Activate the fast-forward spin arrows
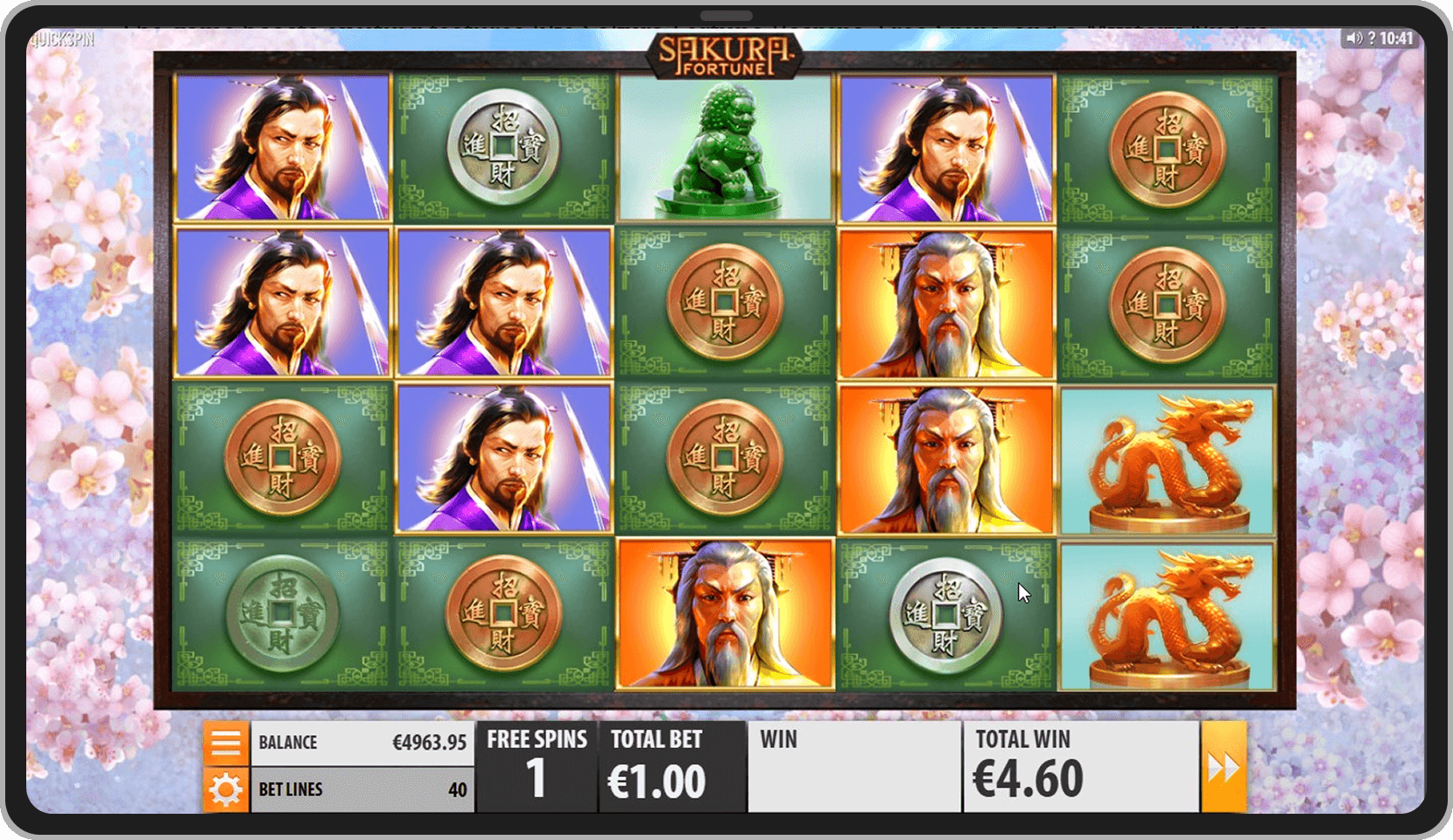 (x=1225, y=765)
